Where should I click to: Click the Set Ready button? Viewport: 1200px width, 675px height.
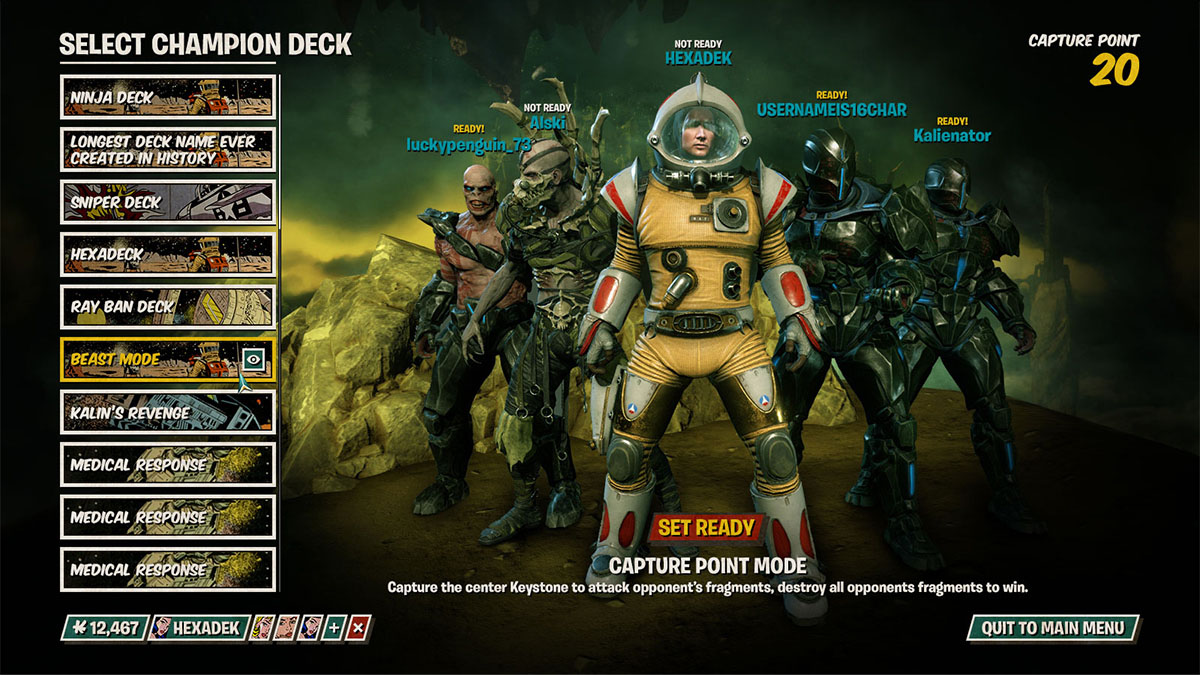tap(706, 527)
